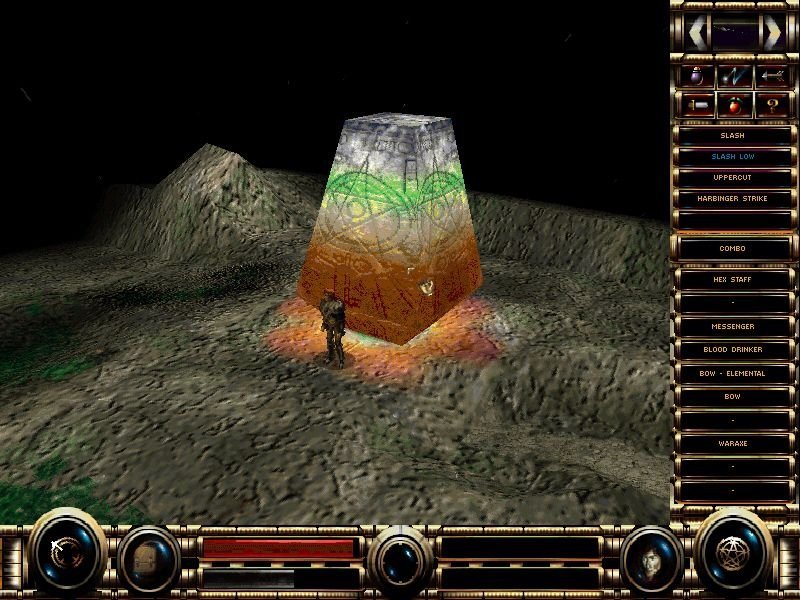The width and height of the screenshot is (800, 600).
Task: Click the right arrow on the top panel
Action: pyautogui.click(x=771, y=34)
